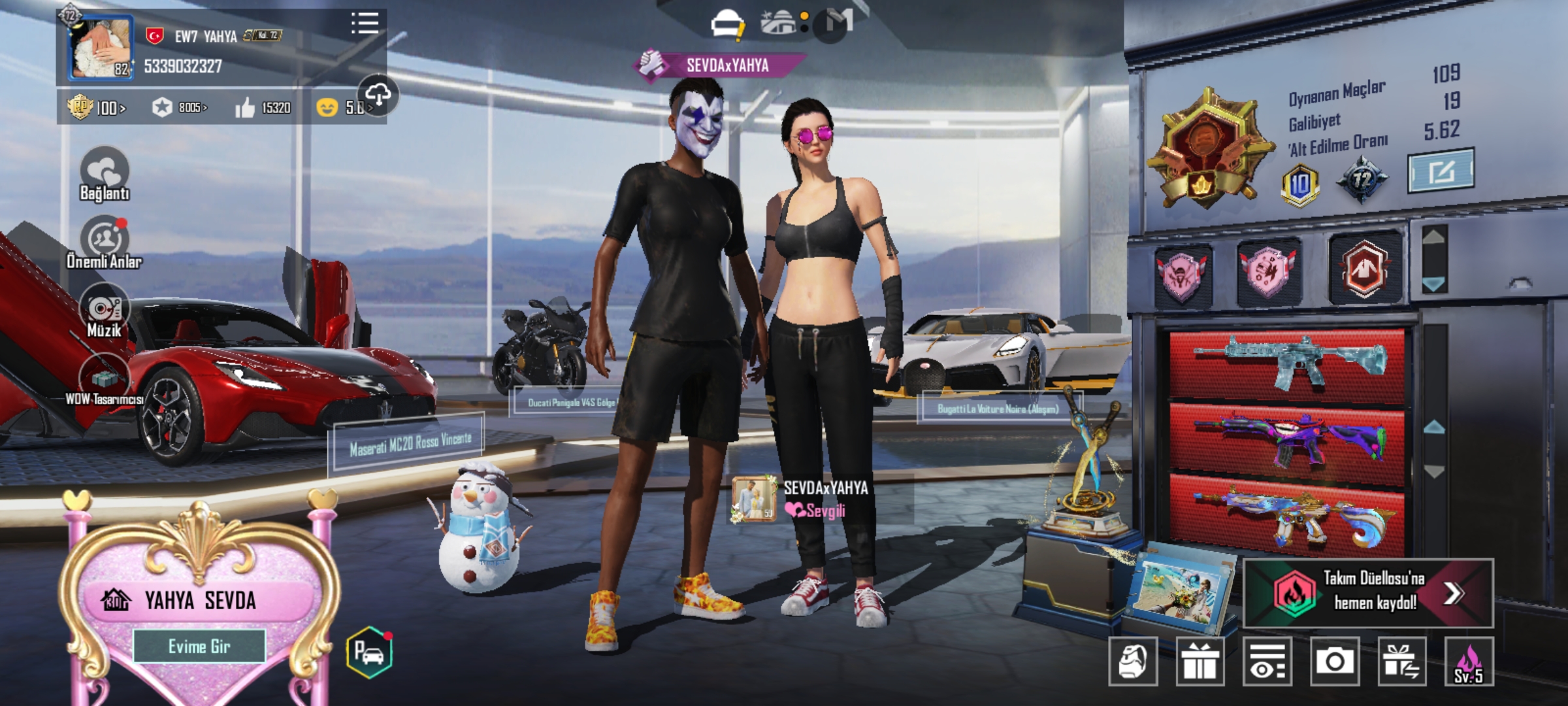Click the camera screenshot button
The image size is (1568, 706).
1334,662
